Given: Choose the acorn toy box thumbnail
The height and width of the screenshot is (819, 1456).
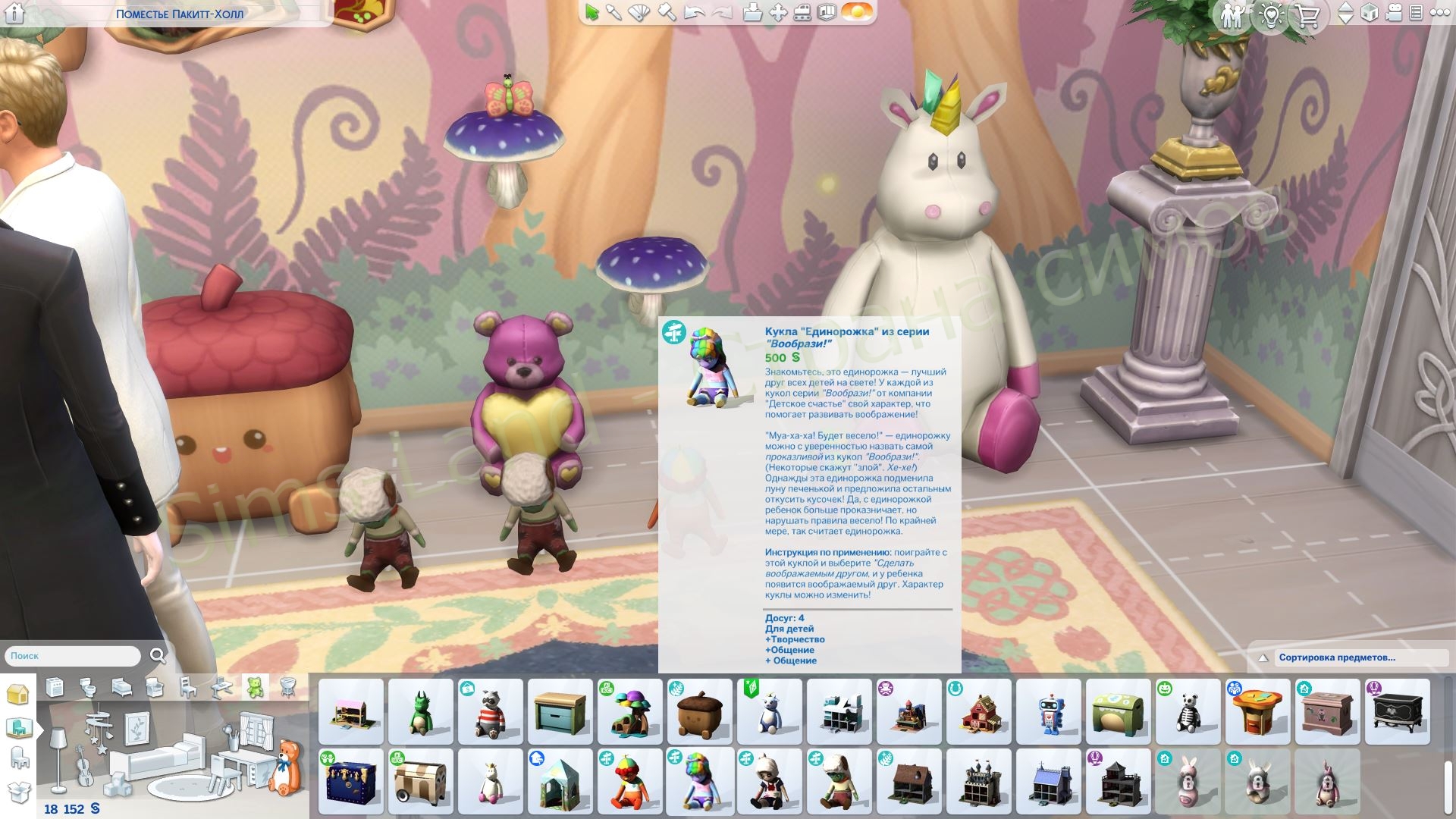Looking at the screenshot, I should [x=699, y=711].
